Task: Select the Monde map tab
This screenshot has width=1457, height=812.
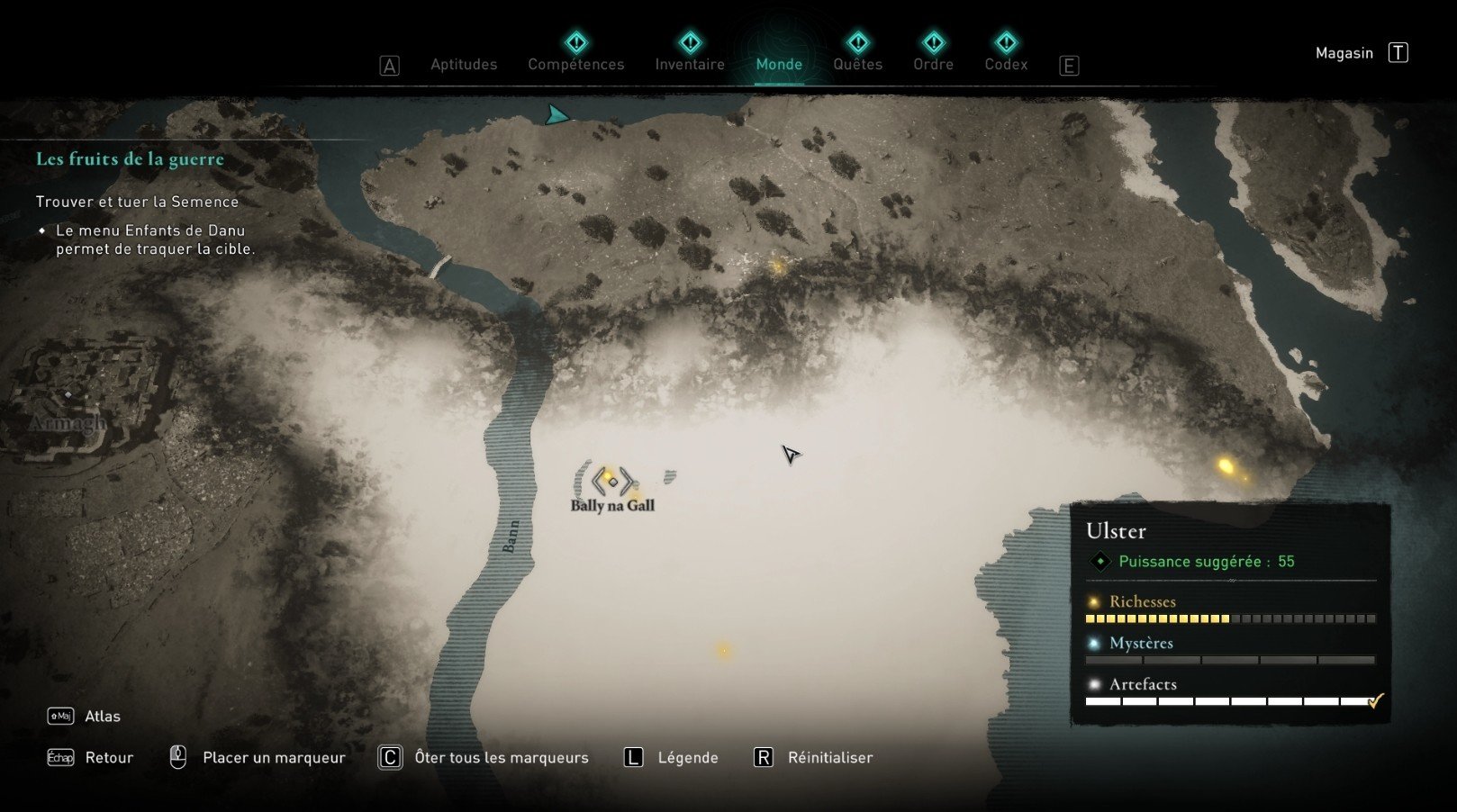Action: click(x=779, y=64)
